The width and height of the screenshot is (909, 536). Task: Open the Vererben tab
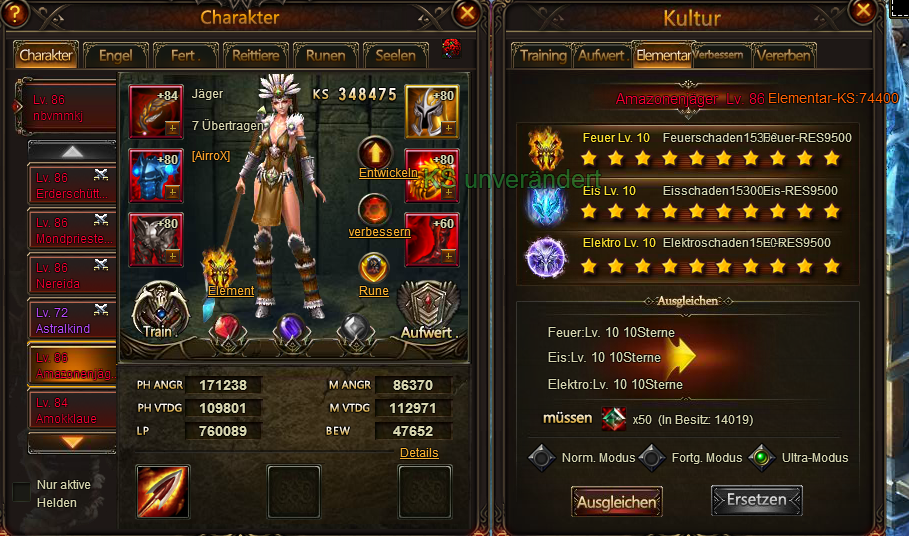784,56
